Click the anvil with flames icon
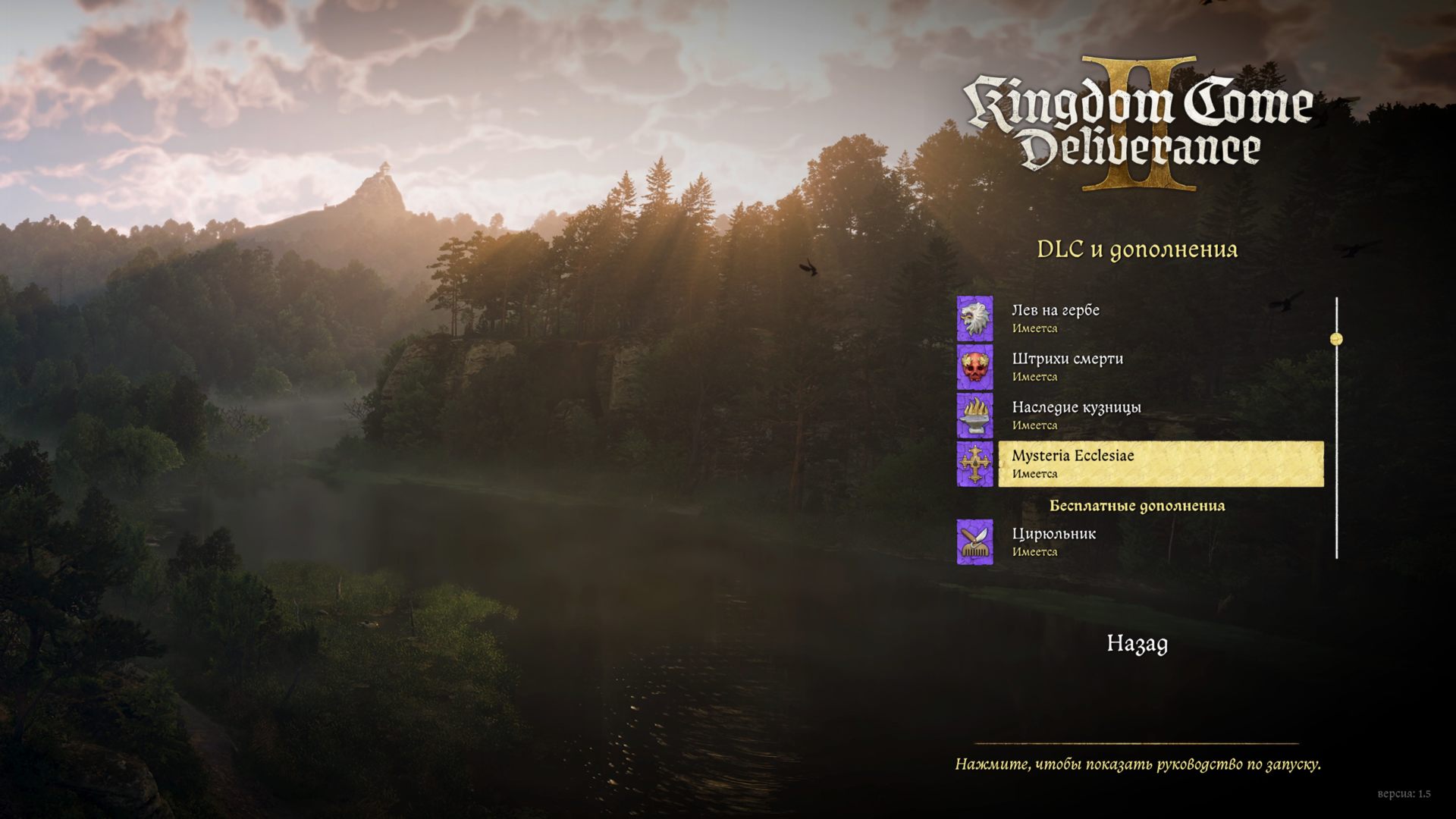The image size is (1456, 819). [974, 415]
